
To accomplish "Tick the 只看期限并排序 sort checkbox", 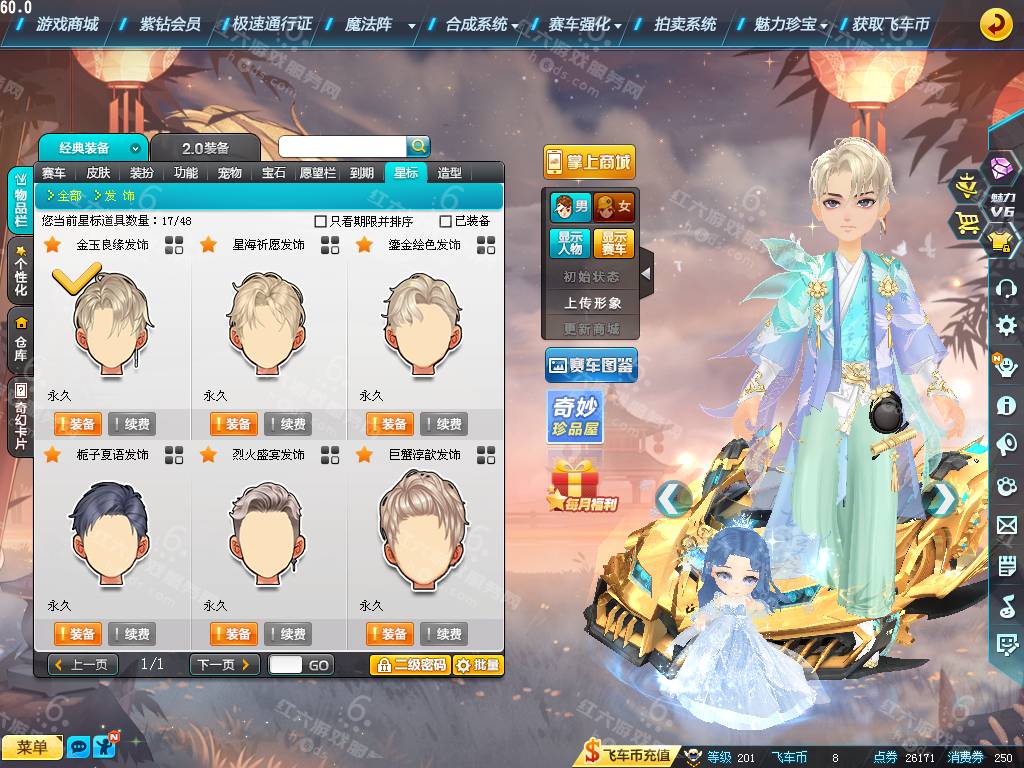I will (x=321, y=221).
